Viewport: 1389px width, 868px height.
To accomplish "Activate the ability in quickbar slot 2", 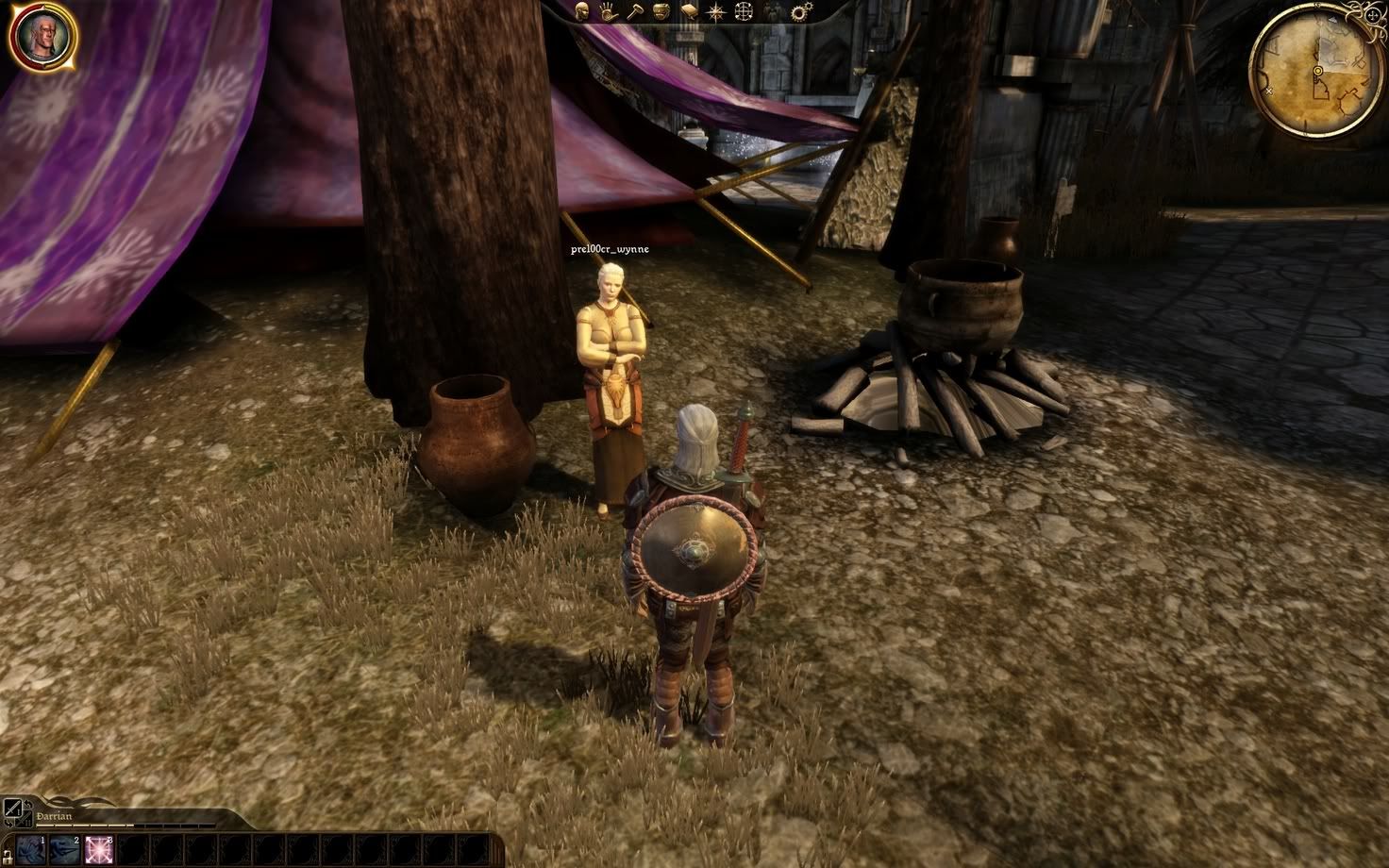I will [x=64, y=849].
